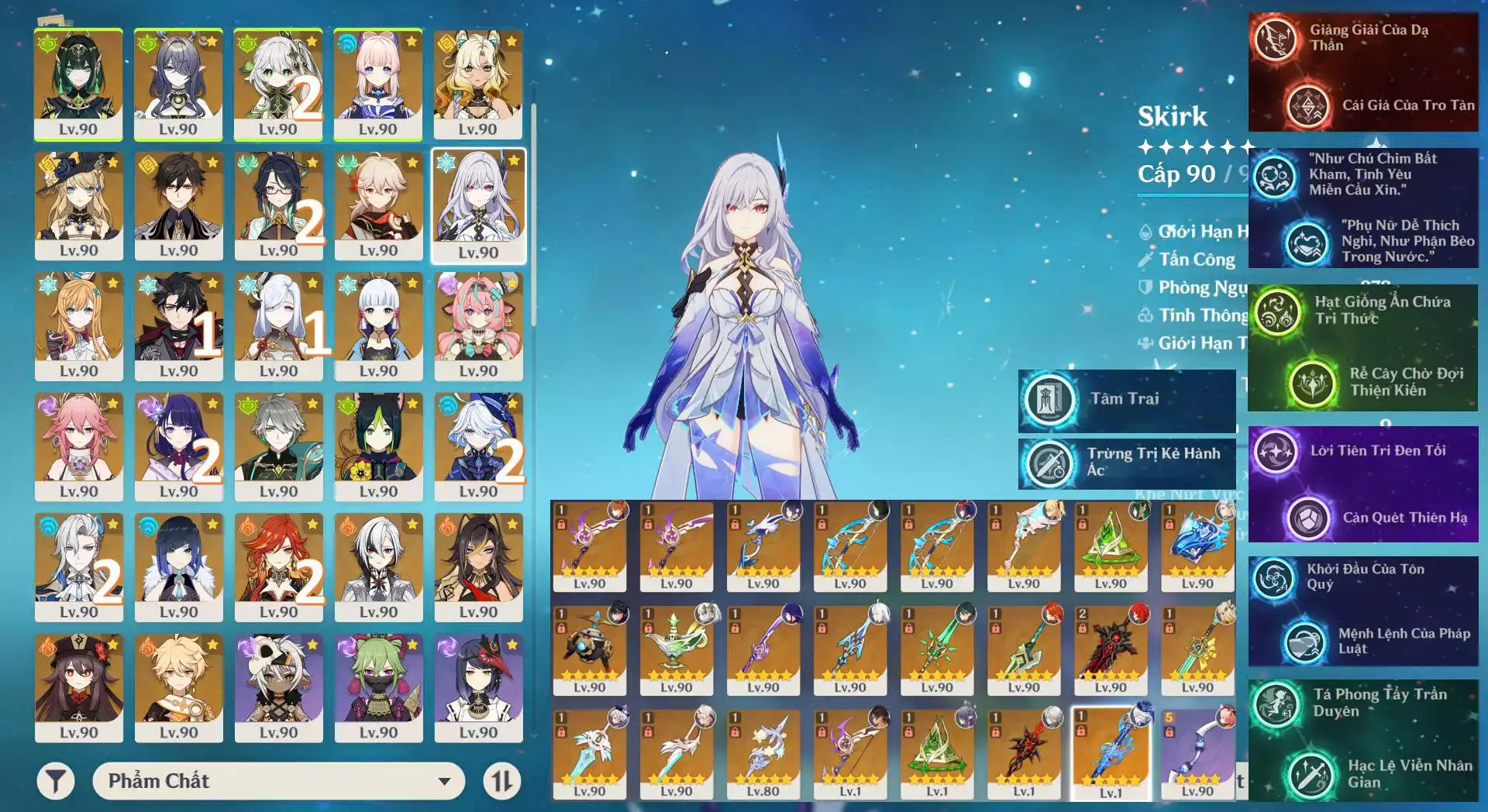
Task: Pick Arlecchino from the character list
Action: tap(378, 567)
